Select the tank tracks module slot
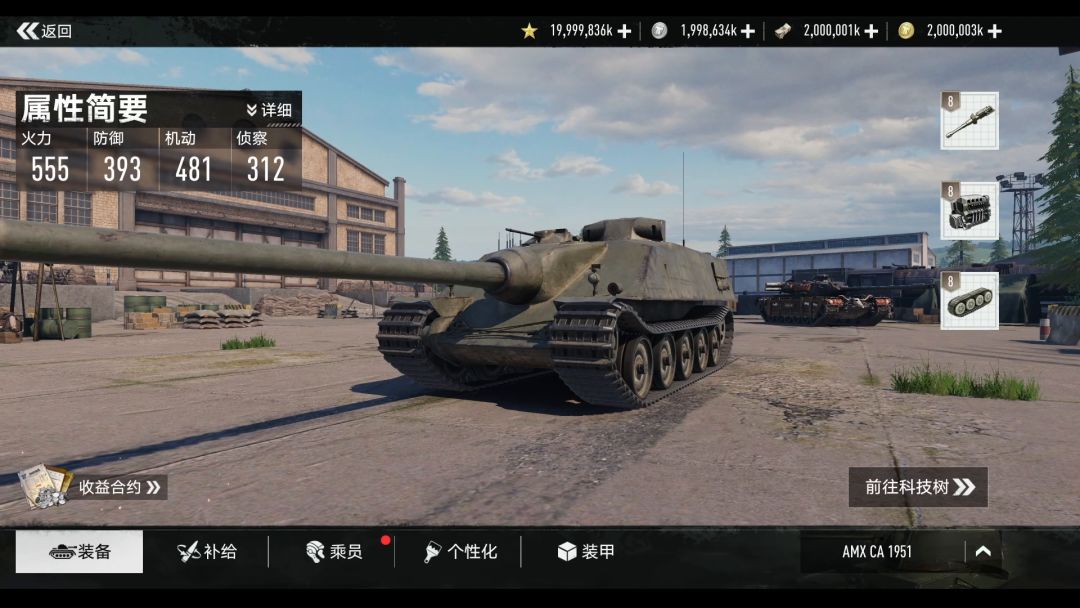The width and height of the screenshot is (1080, 608). pyautogui.click(x=969, y=301)
